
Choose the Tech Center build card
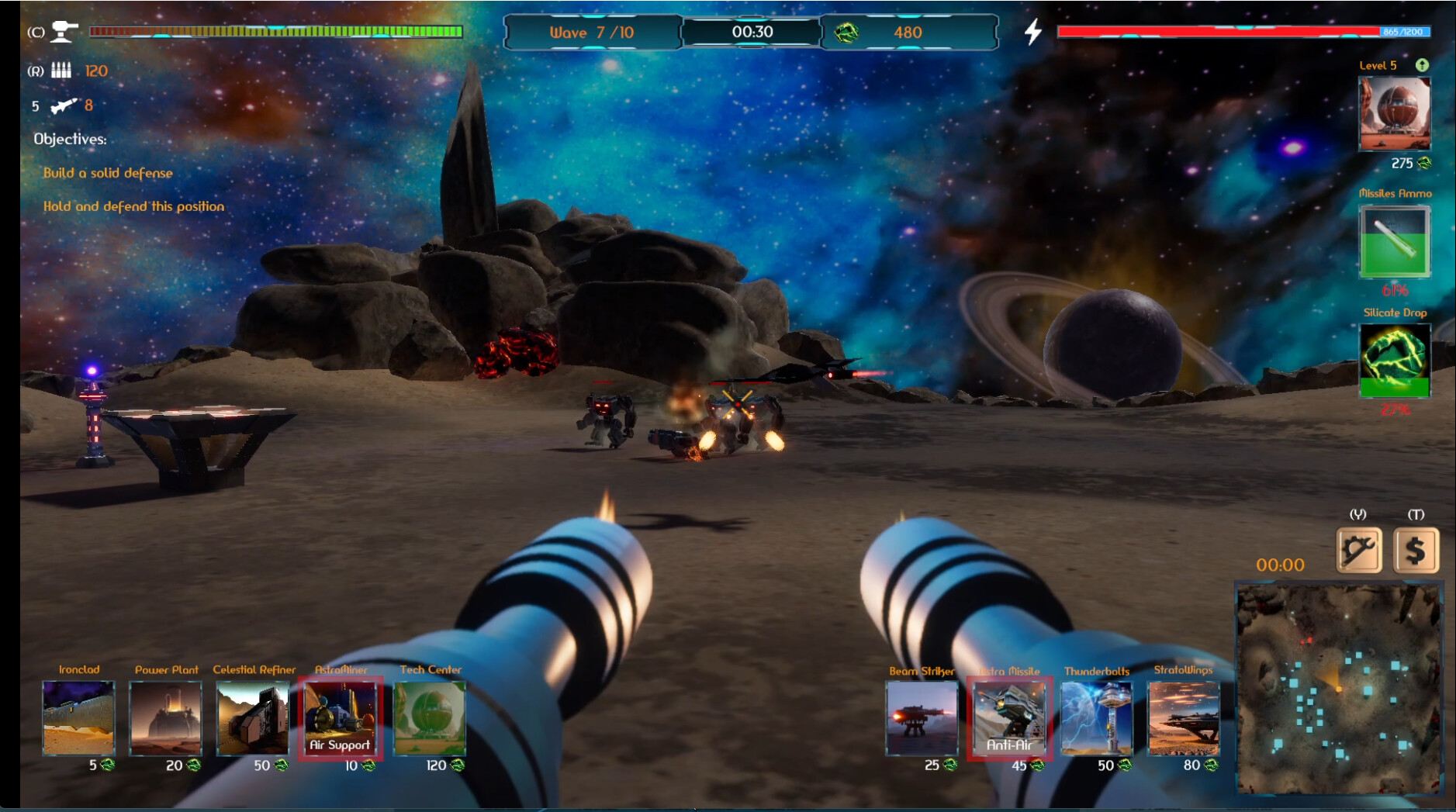point(430,717)
